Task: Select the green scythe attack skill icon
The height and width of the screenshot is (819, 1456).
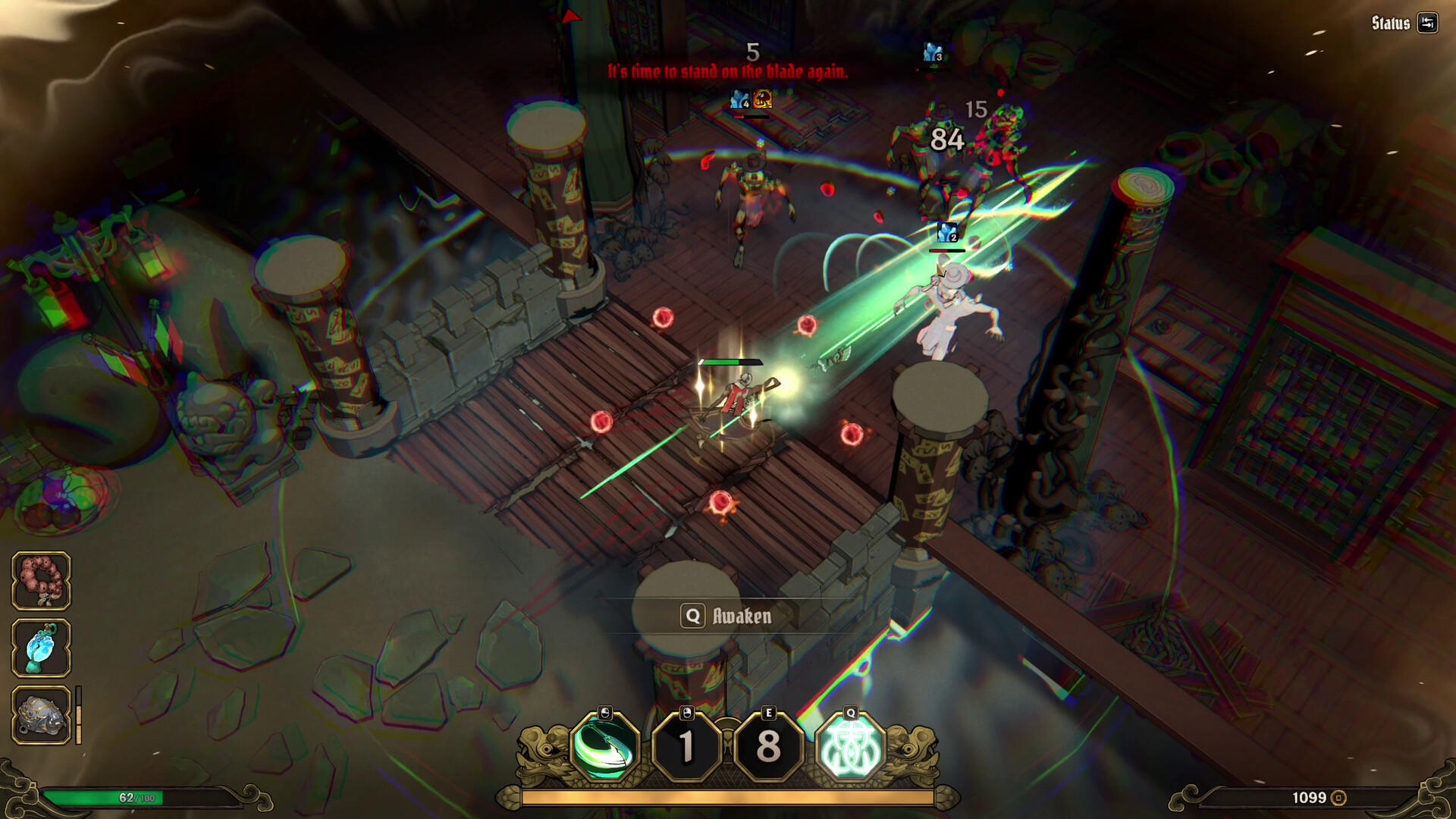Action: pos(604,749)
